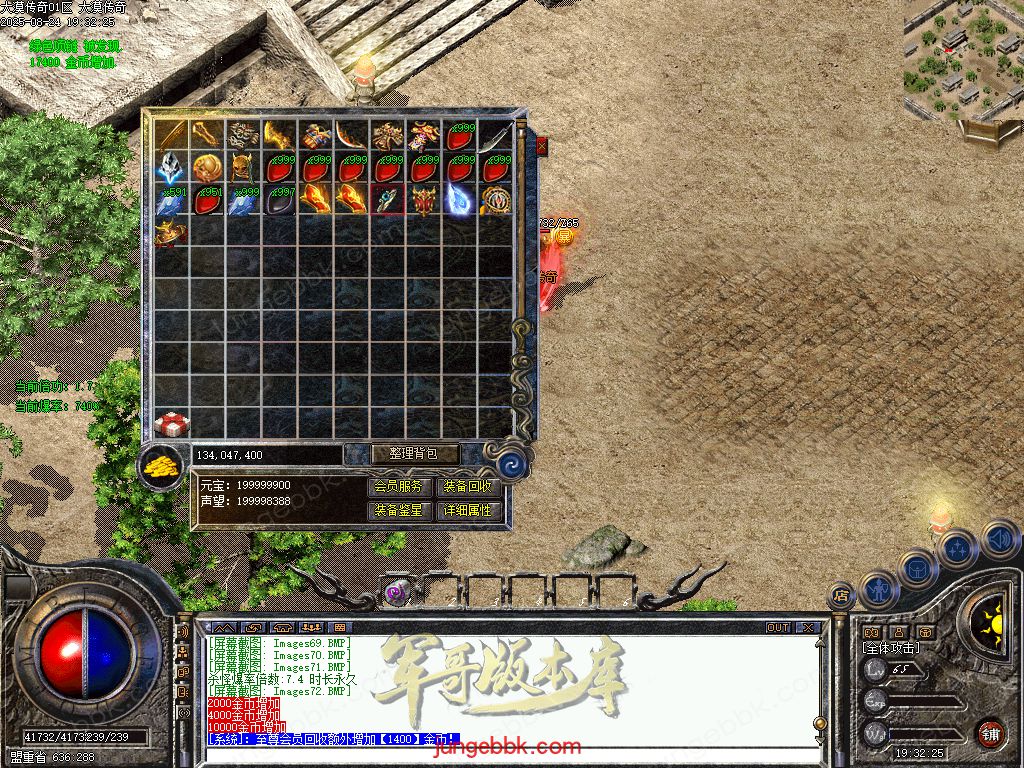Choose the red-highlighted ring item slot
The height and width of the screenshot is (768, 1024).
click(x=387, y=199)
